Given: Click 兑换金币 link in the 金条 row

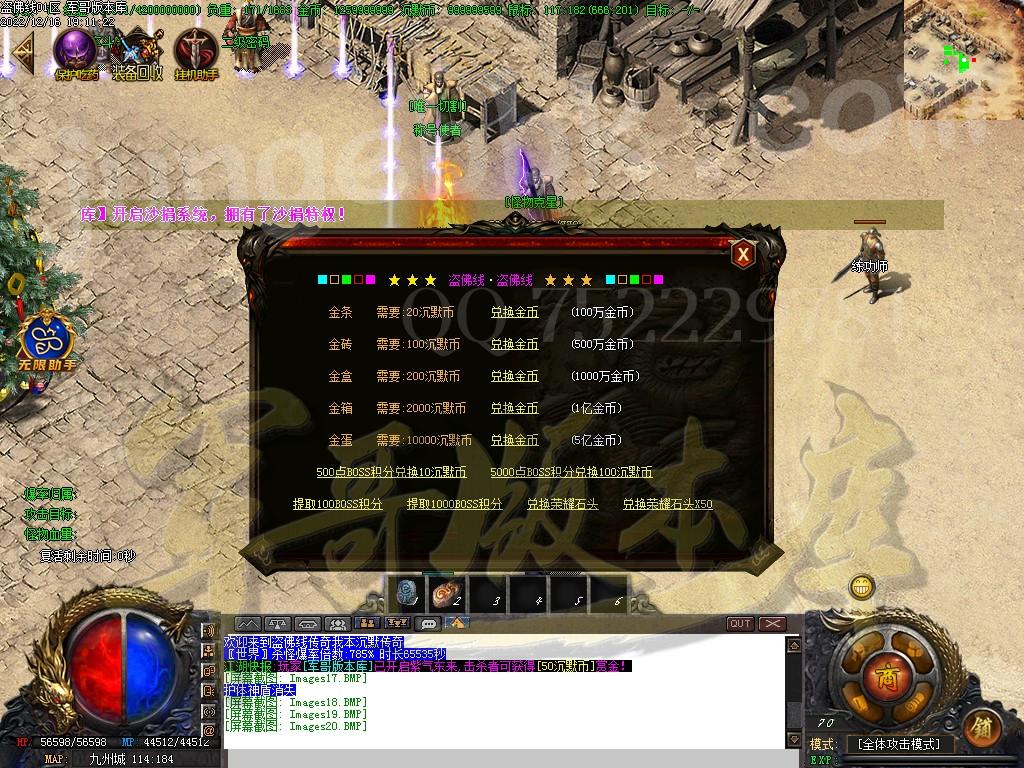Looking at the screenshot, I should tap(514, 312).
